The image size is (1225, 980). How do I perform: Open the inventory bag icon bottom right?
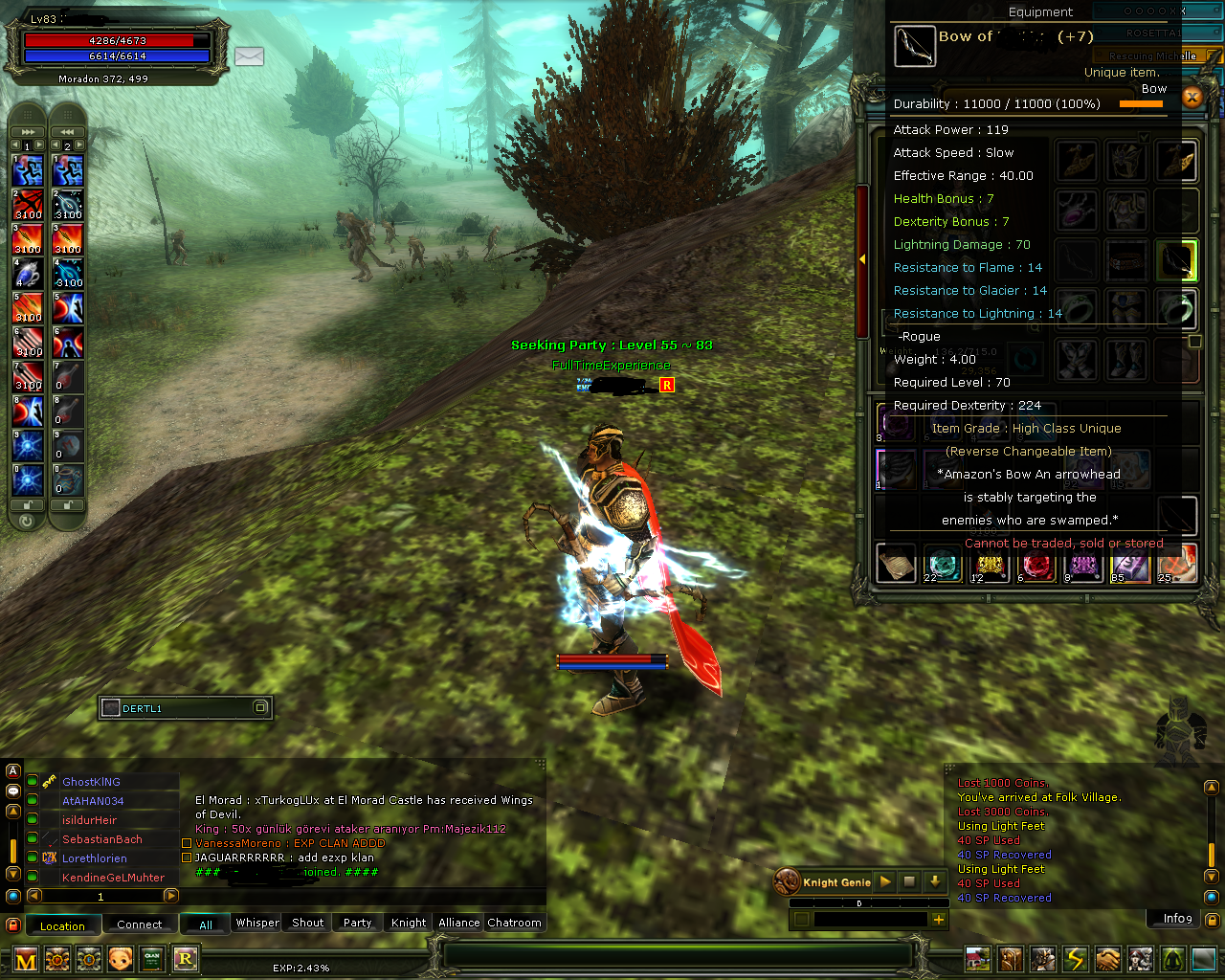[x=1011, y=959]
